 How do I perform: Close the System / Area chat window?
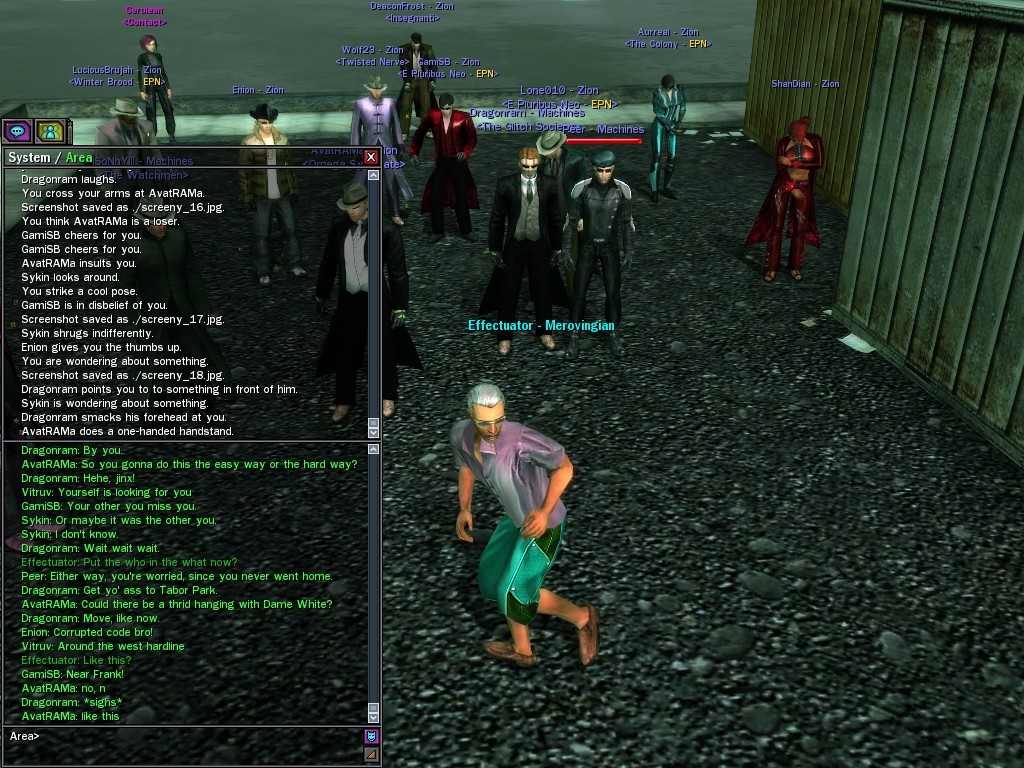click(x=371, y=157)
